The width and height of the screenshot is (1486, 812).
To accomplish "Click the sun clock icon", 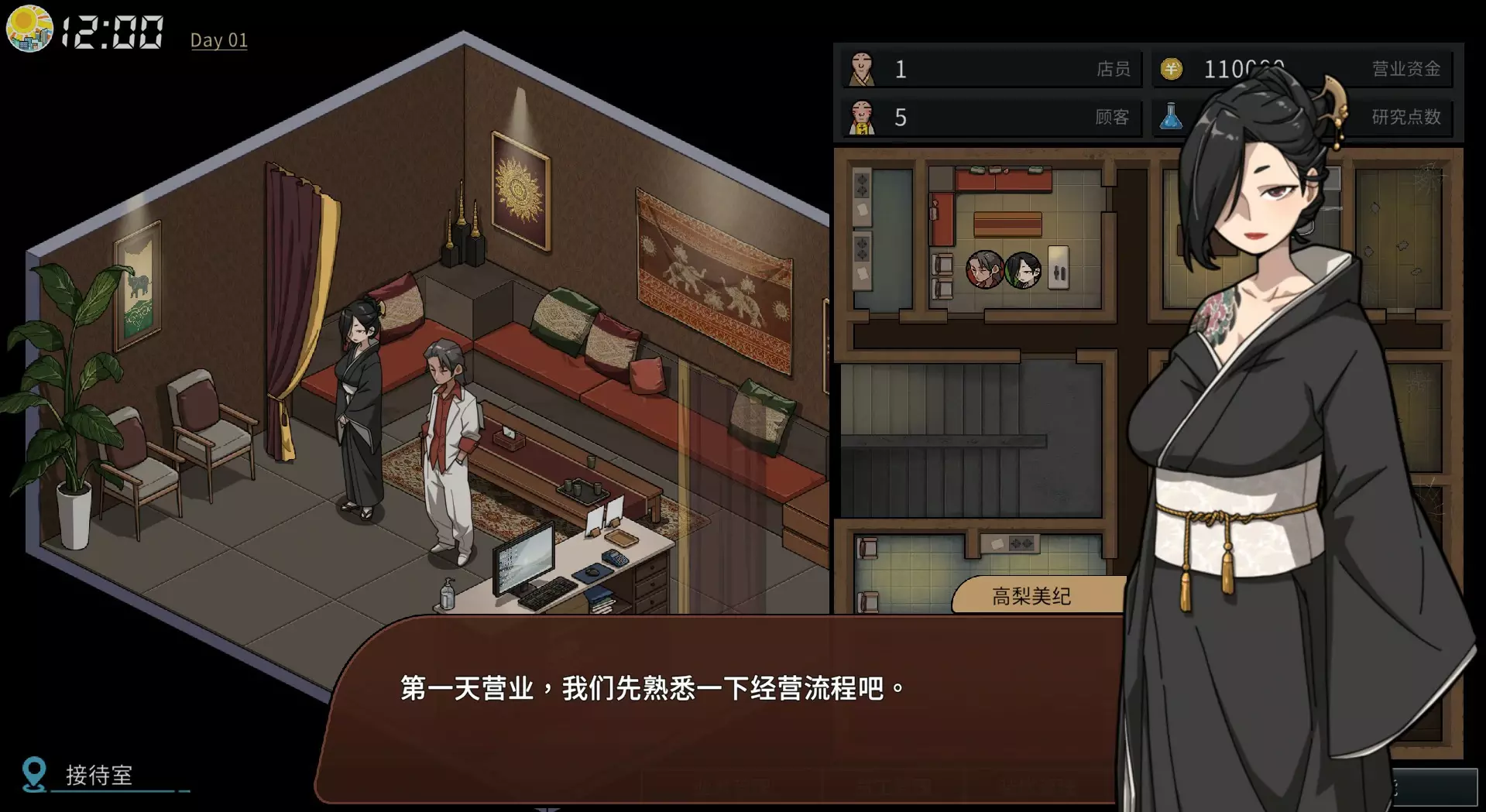I will point(29,29).
